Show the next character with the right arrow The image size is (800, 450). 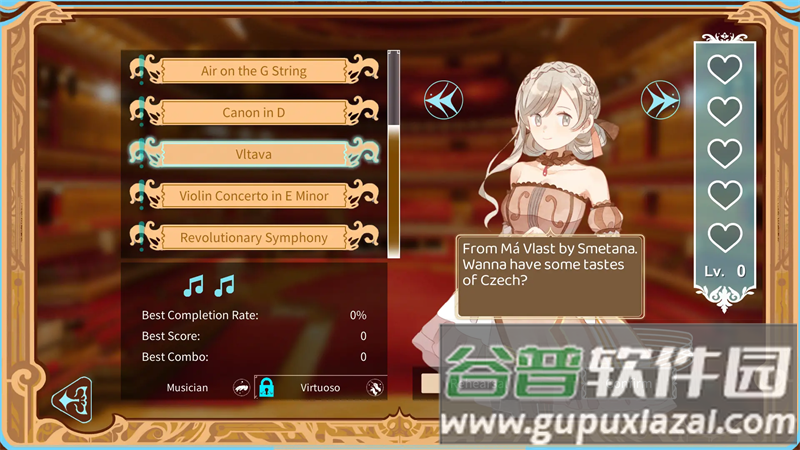(661, 99)
